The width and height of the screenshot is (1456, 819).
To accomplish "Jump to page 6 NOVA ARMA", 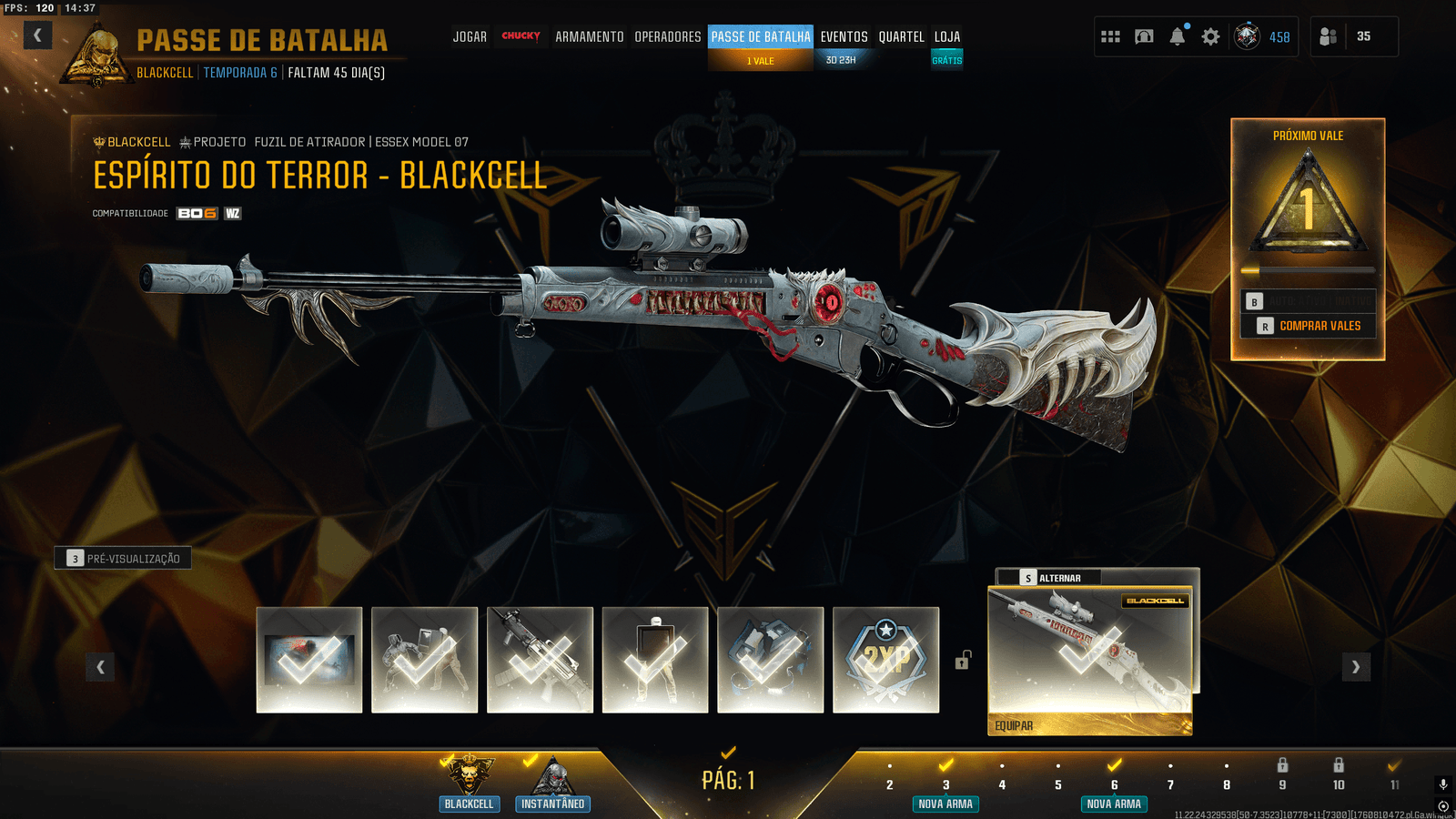I will pos(1114,786).
